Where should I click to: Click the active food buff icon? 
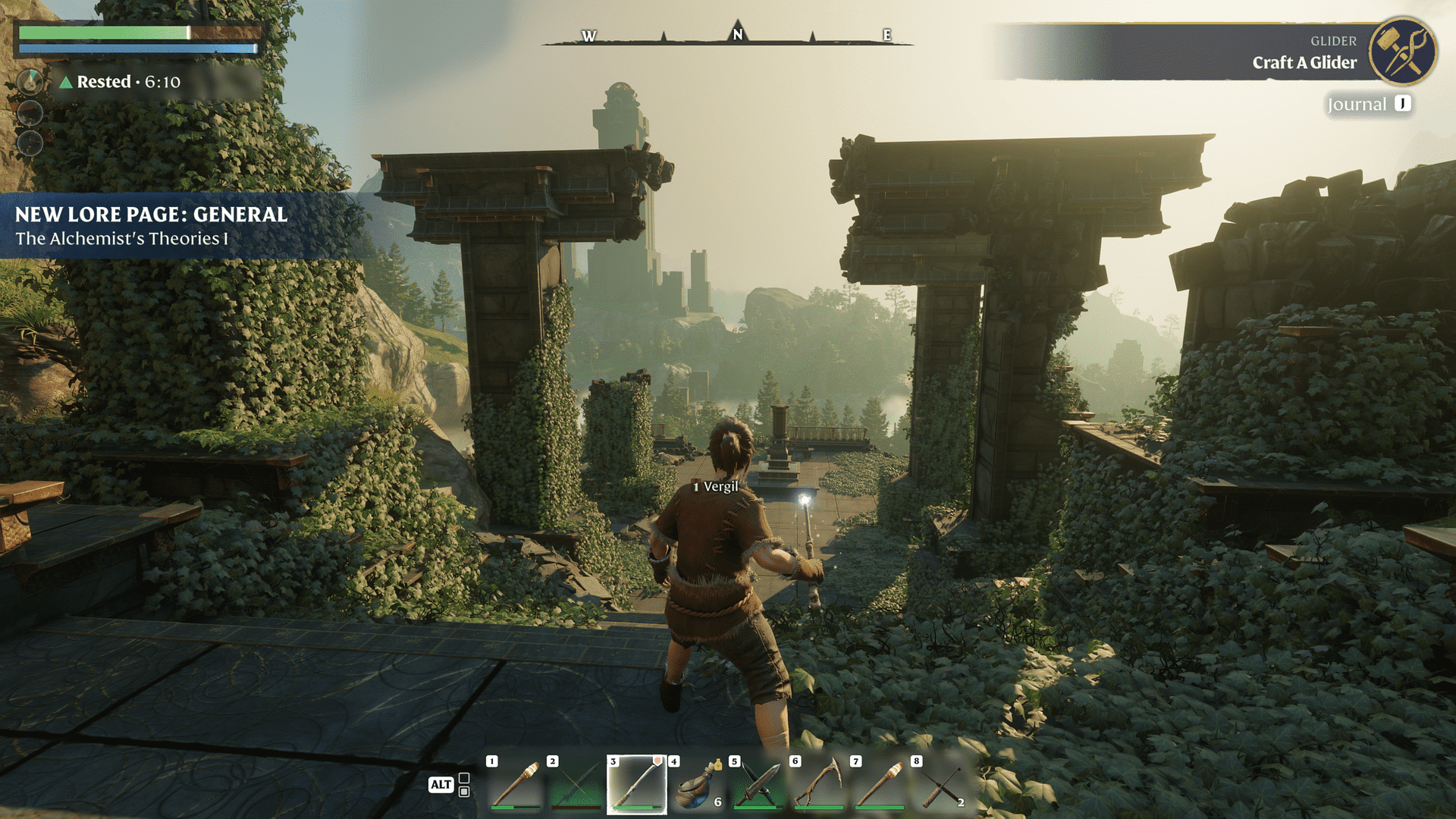30,81
